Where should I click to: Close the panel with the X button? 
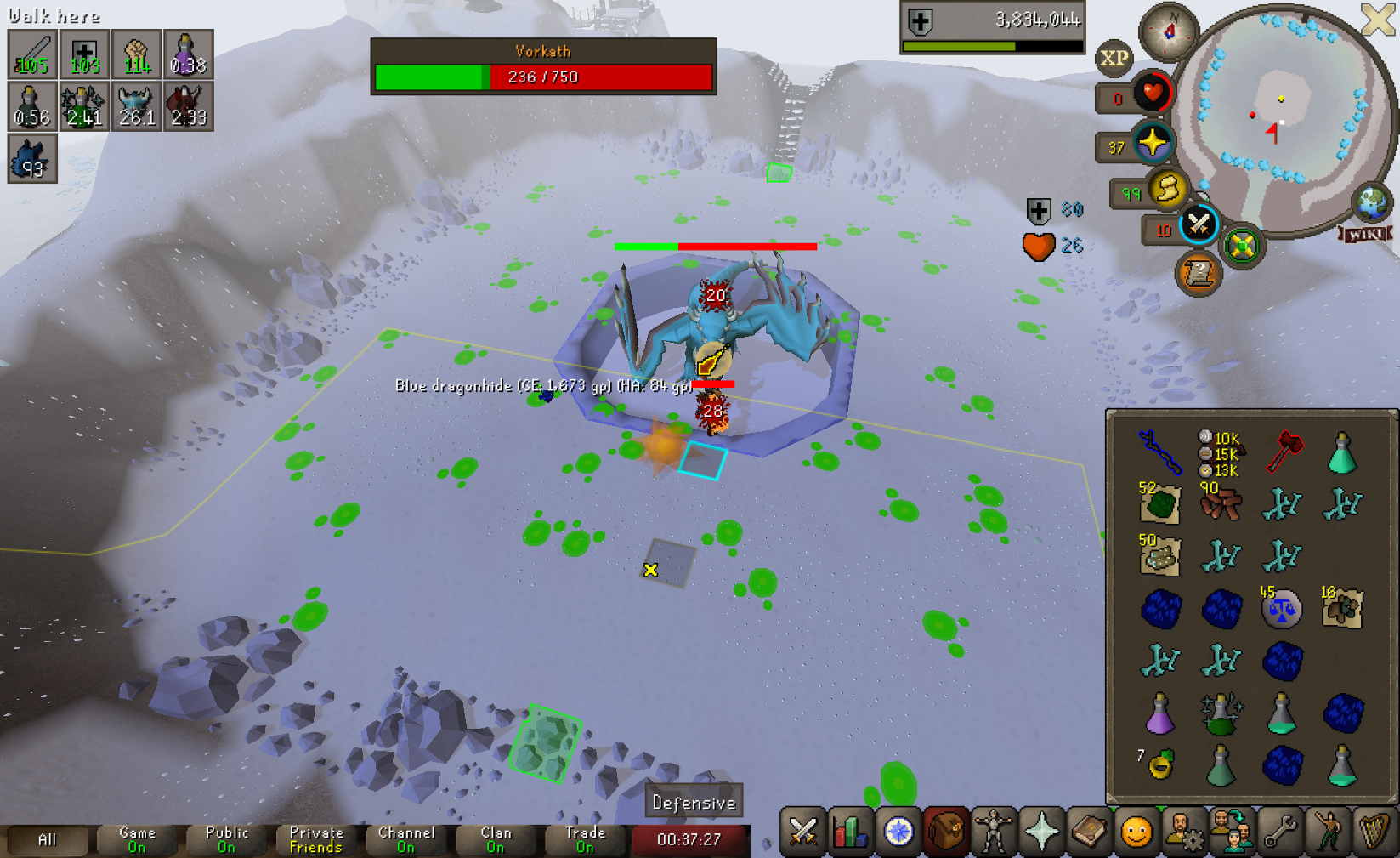(x=1378, y=19)
